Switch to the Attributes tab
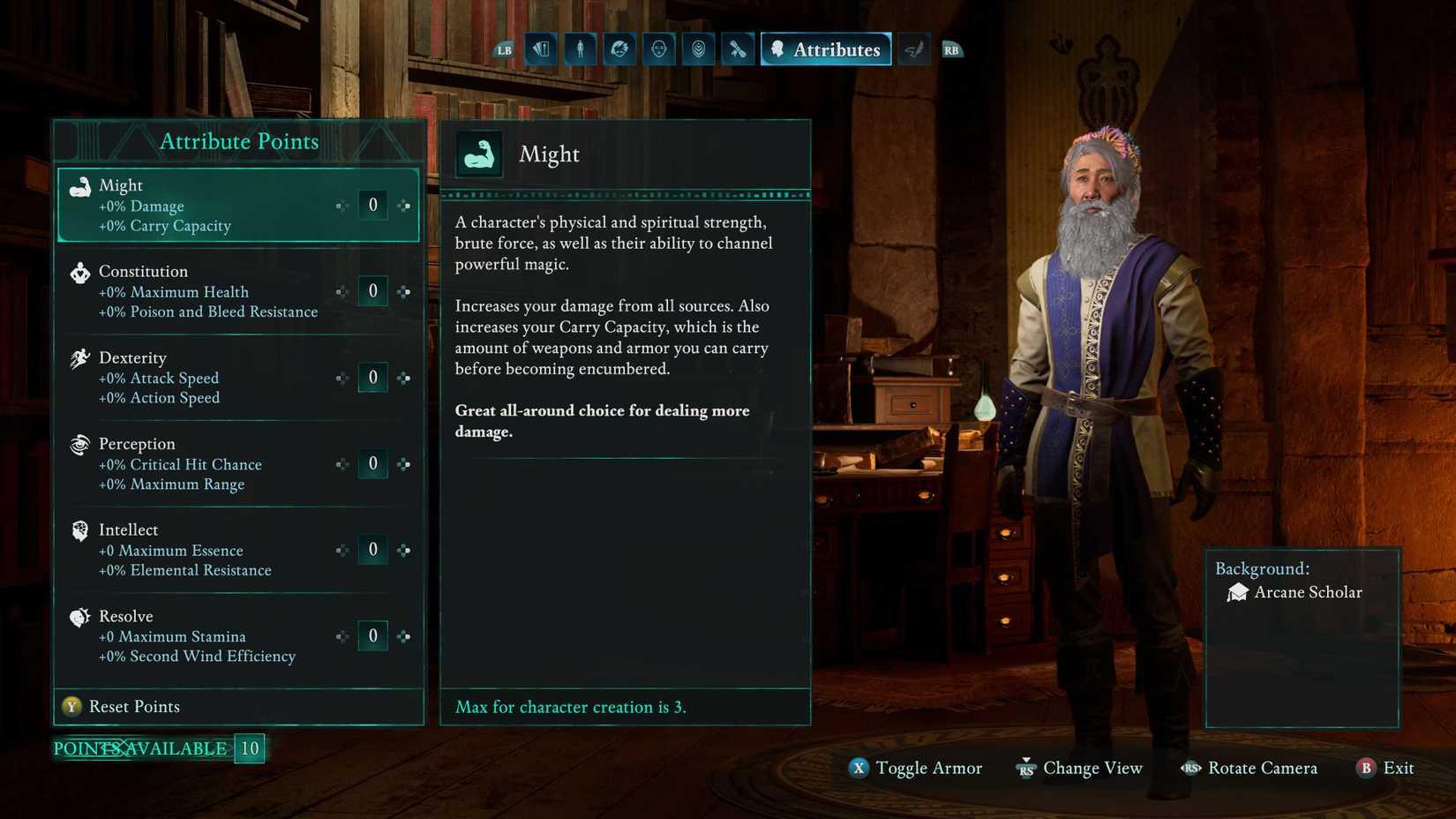1456x819 pixels. coord(825,49)
